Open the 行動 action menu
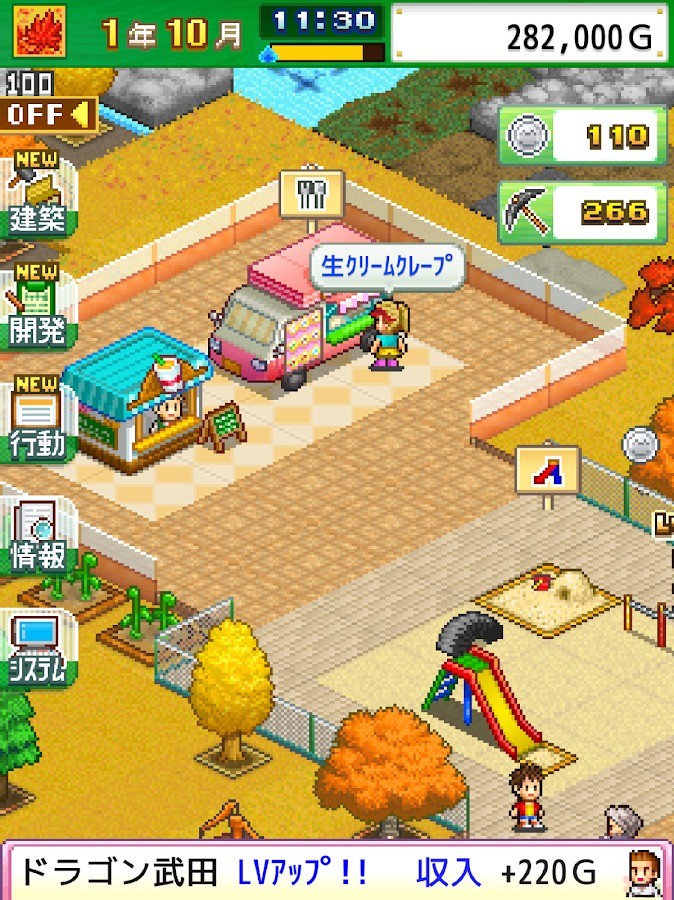 coord(38,421)
